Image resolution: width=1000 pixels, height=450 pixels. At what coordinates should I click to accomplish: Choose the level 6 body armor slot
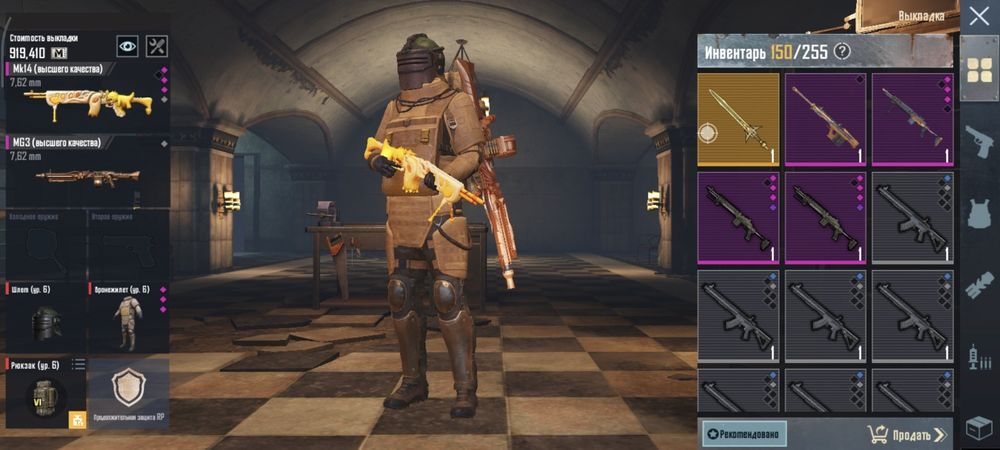(x=128, y=318)
